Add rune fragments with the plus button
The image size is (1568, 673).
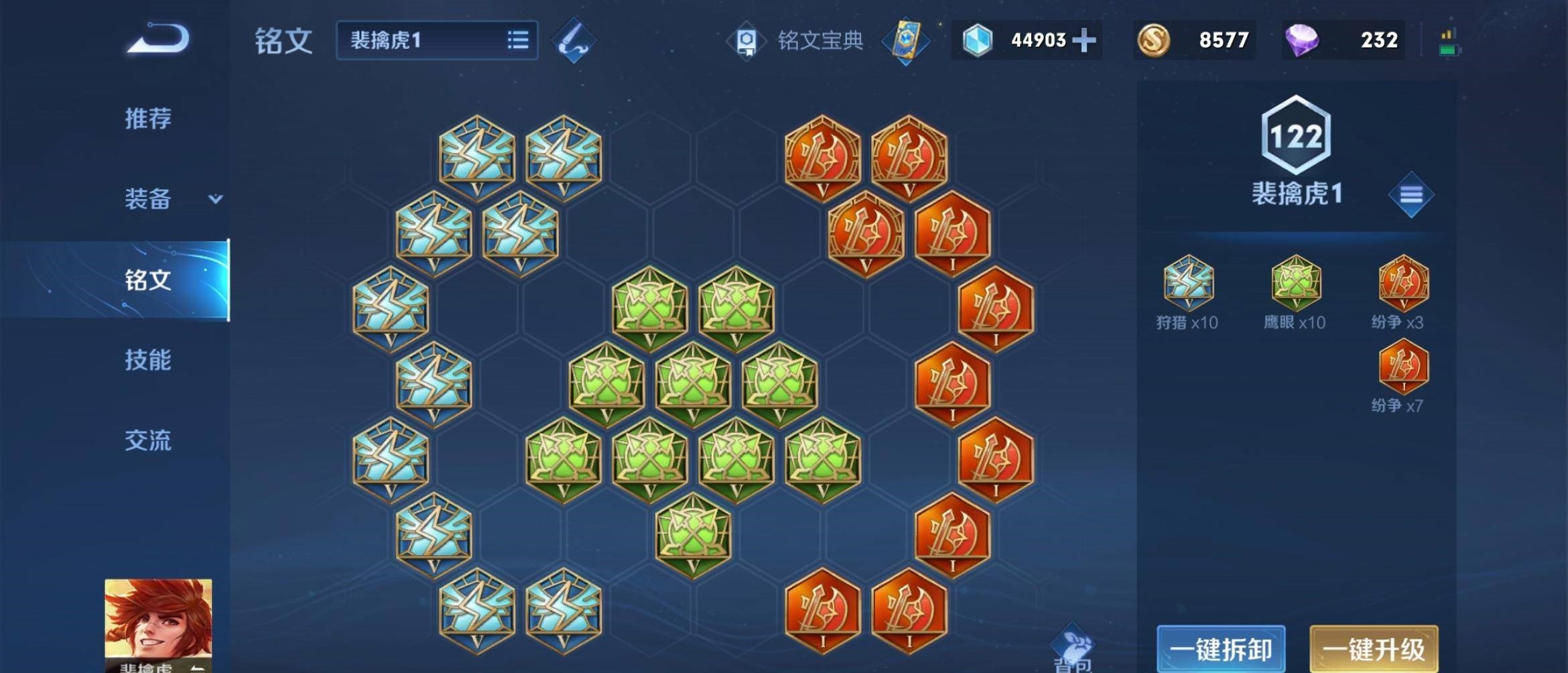1084,40
